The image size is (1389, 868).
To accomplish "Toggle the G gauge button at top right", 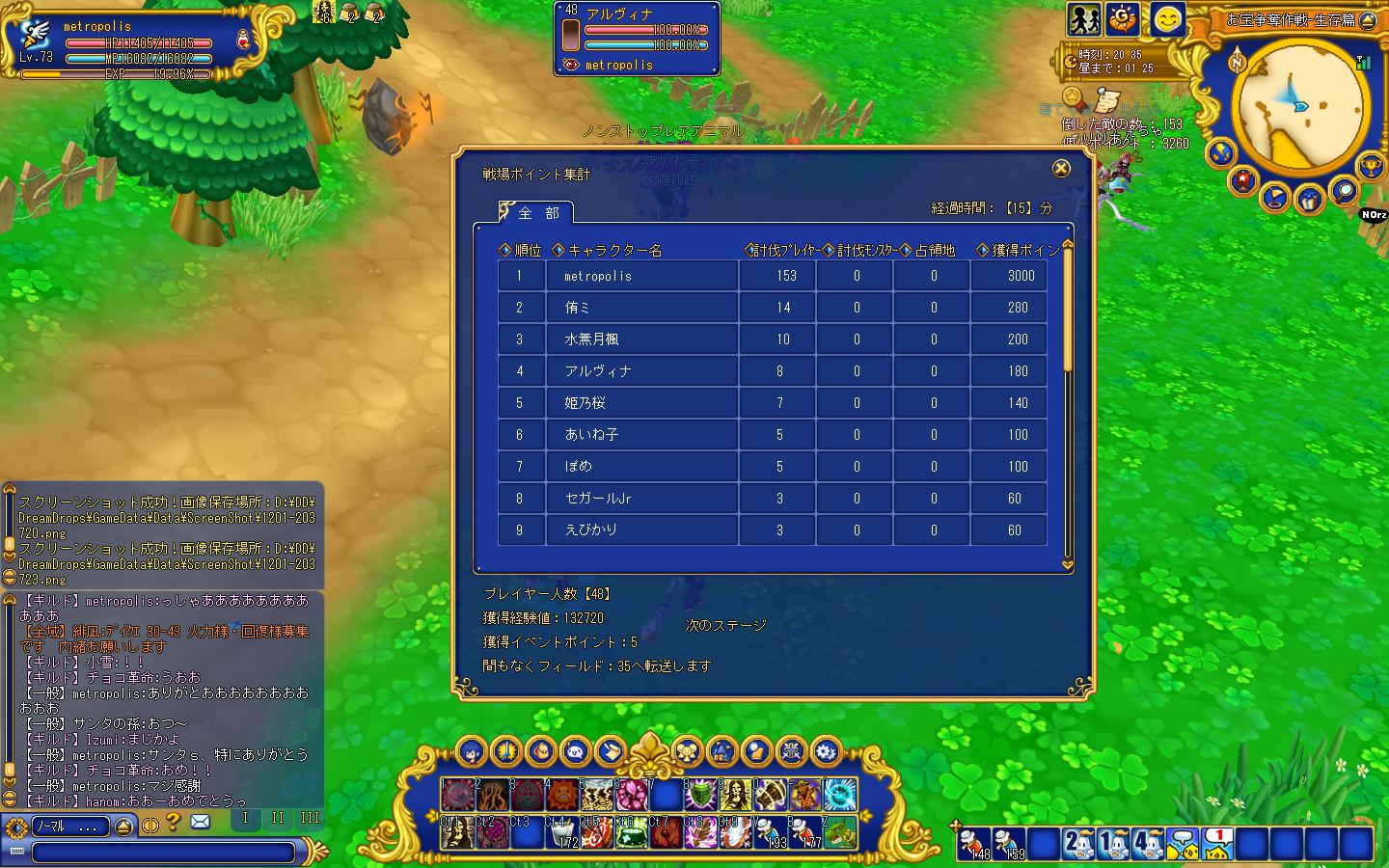I will click(1121, 19).
